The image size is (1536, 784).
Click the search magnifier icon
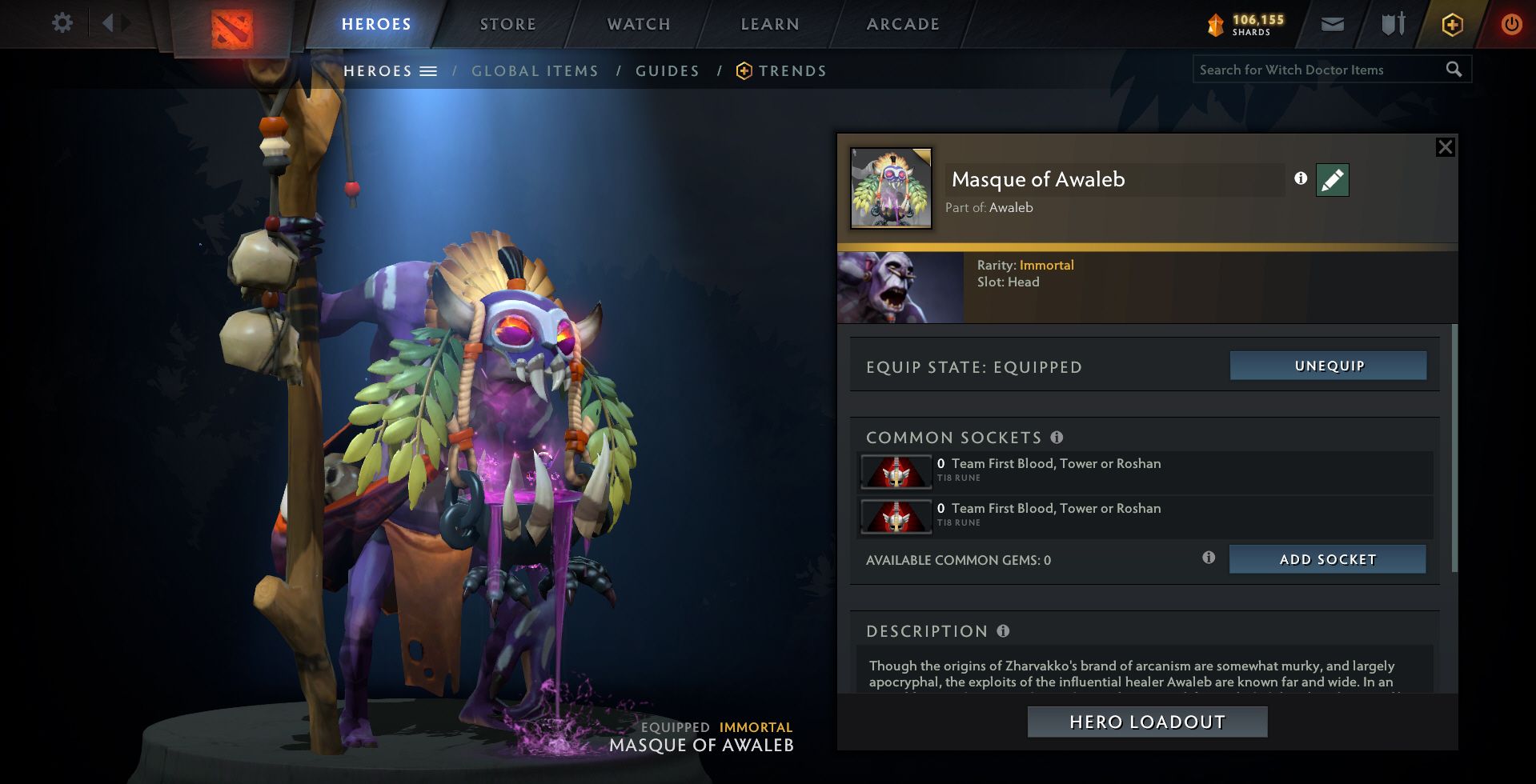(1453, 70)
